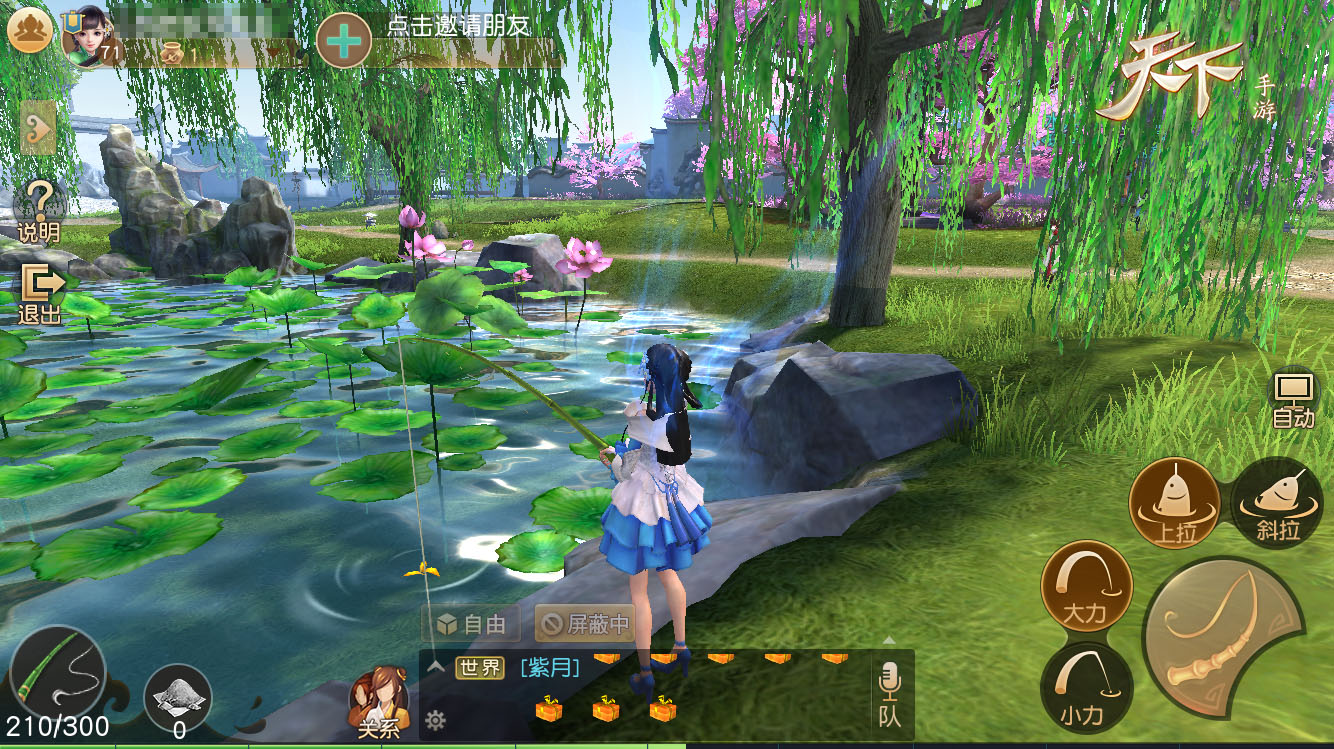Switch the 世界 chat channel
This screenshot has width=1334, height=749.
(480, 667)
